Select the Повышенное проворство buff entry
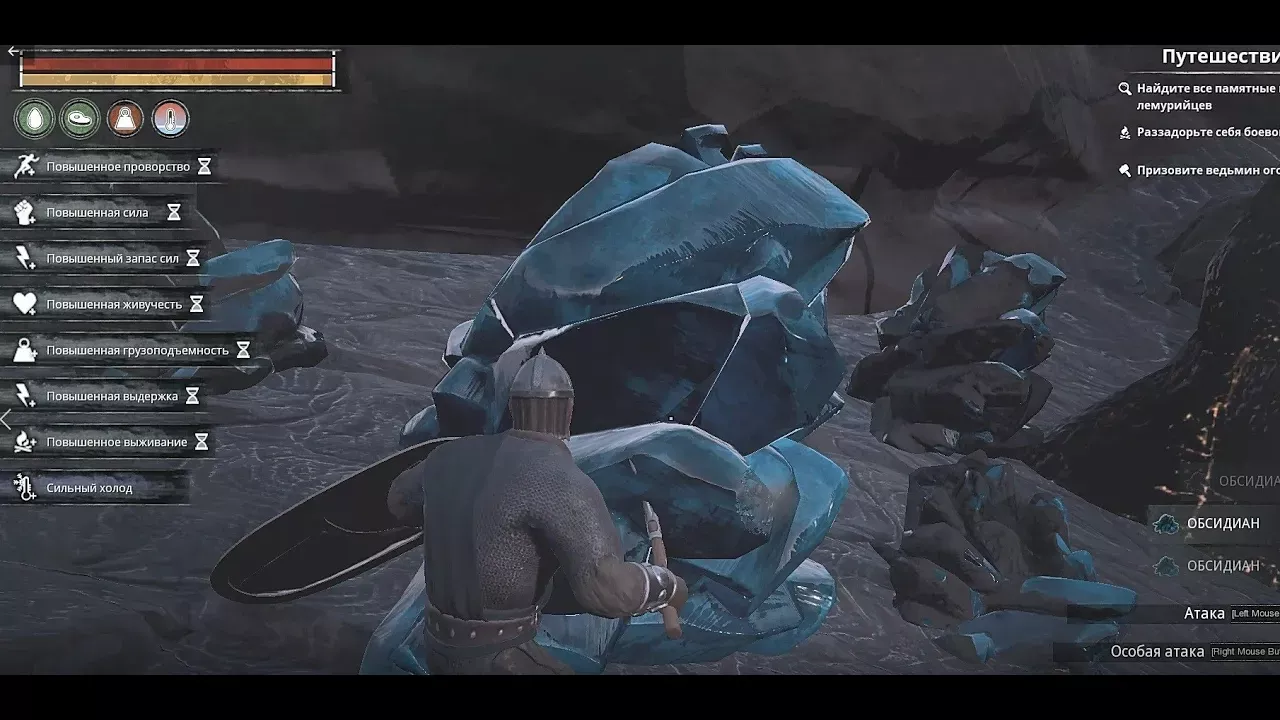Screen dimensions: 1280x720 click(112, 167)
